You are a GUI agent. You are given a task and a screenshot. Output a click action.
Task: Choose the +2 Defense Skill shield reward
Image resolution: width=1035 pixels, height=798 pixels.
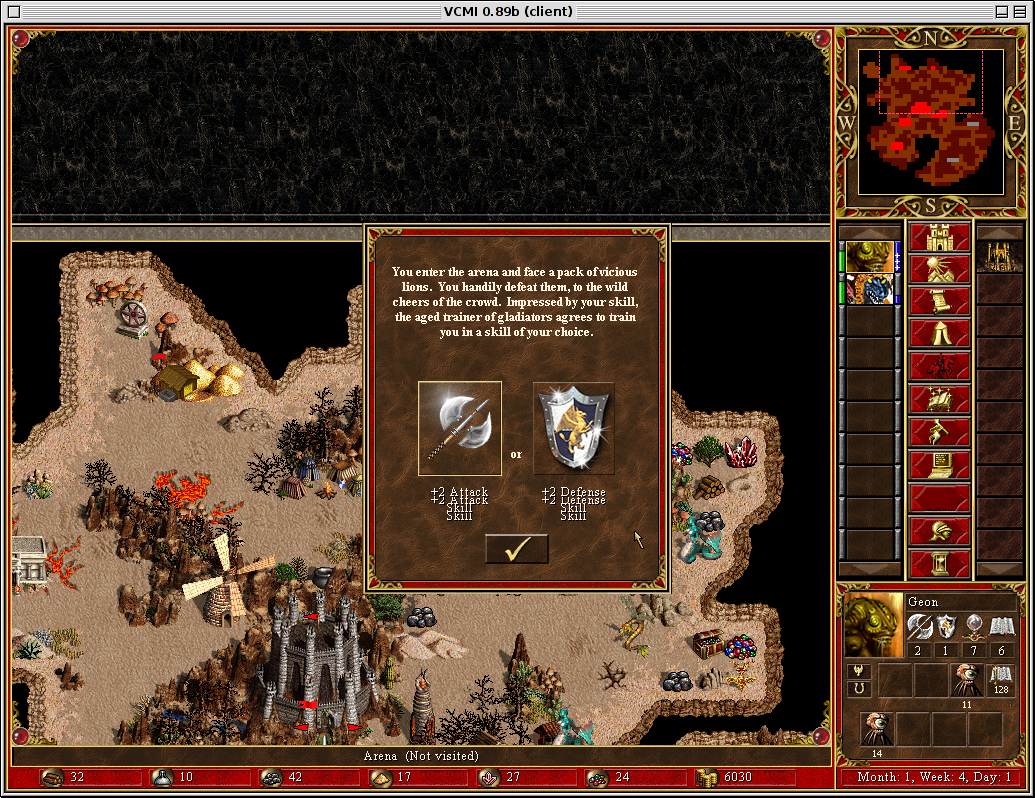pos(573,428)
